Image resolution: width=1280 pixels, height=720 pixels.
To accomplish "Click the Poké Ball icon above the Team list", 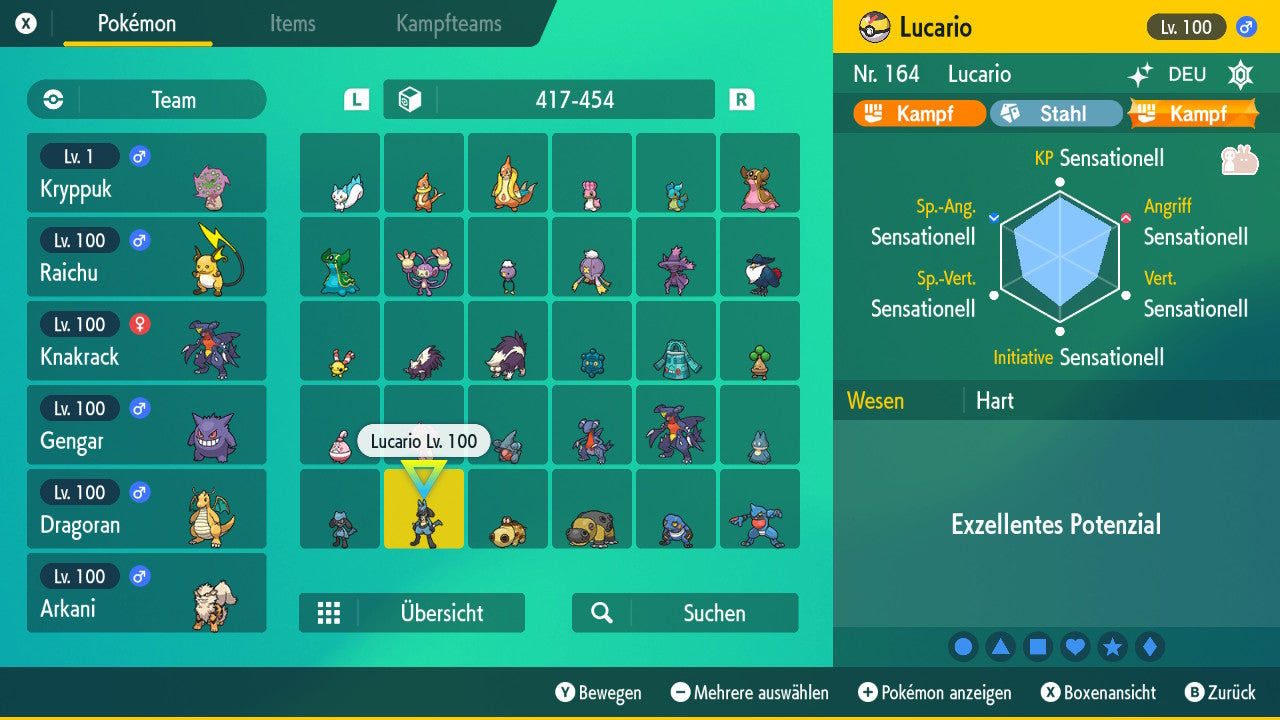I will click(x=51, y=99).
